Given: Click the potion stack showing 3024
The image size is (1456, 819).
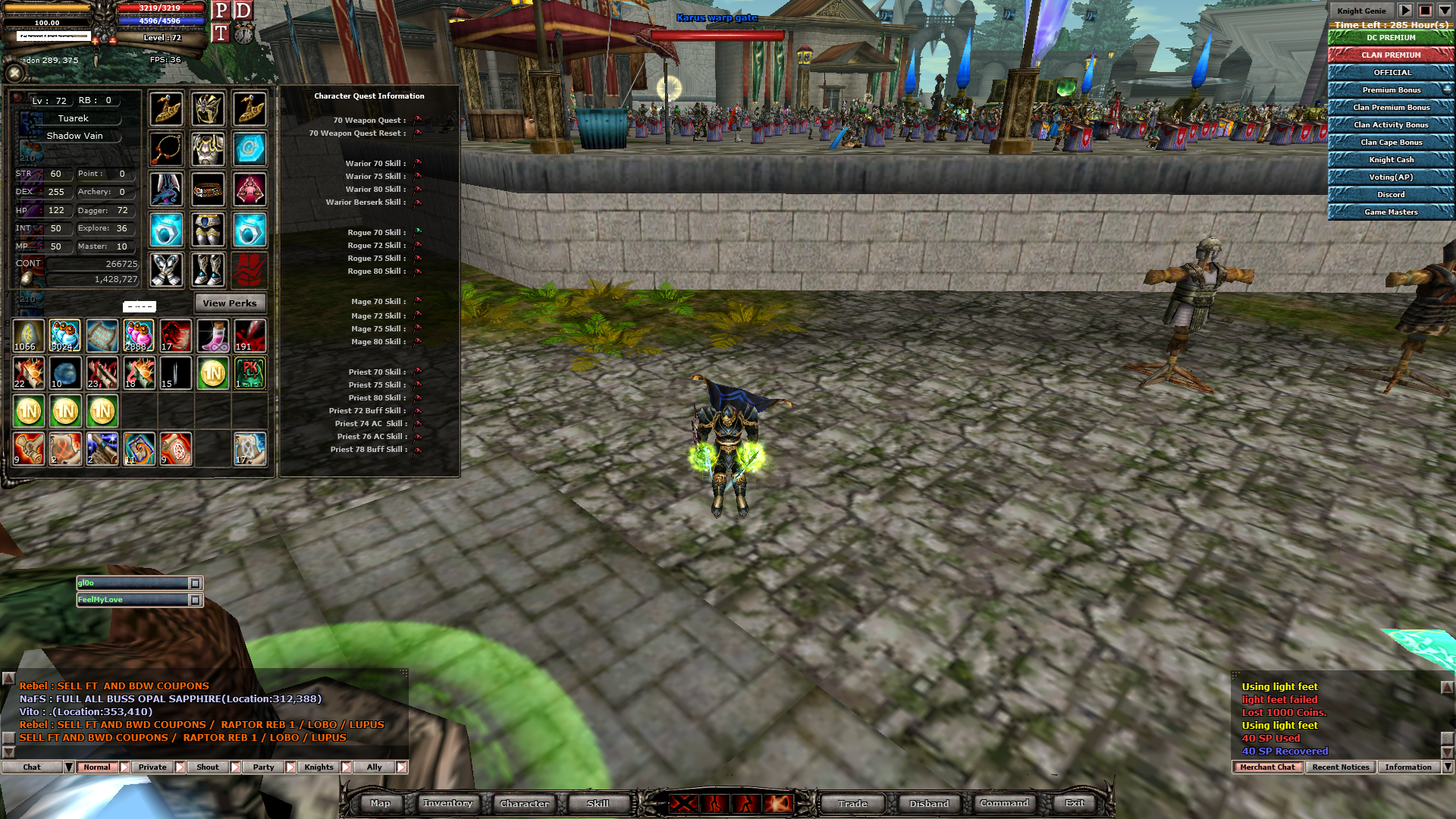Looking at the screenshot, I should pos(65,335).
